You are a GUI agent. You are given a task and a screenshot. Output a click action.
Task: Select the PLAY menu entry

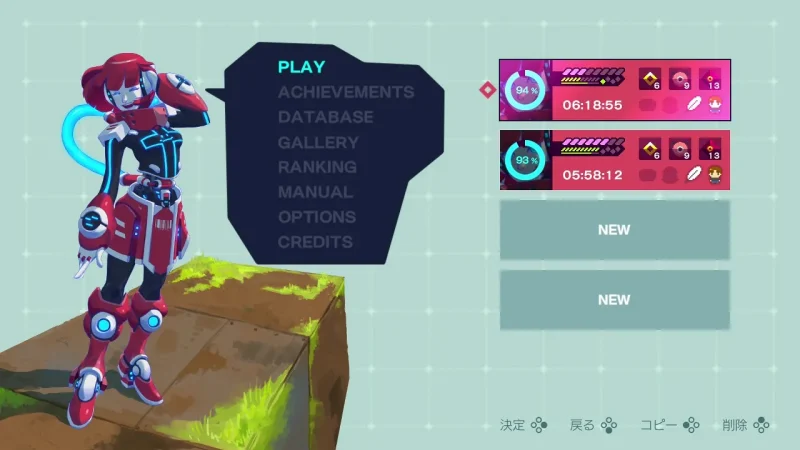click(x=301, y=67)
